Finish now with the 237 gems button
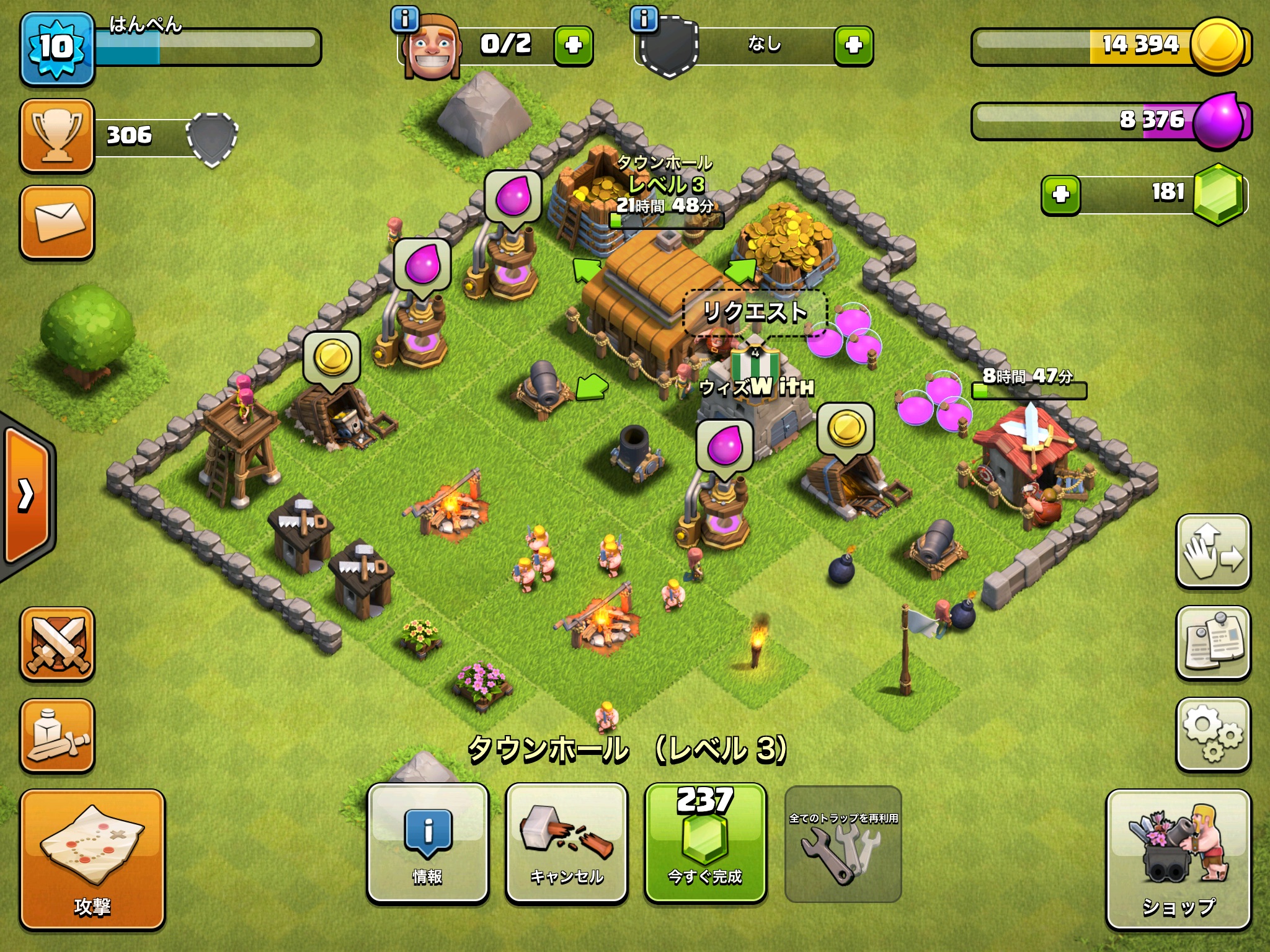Screen dimensions: 1270x952 (x=706, y=842)
